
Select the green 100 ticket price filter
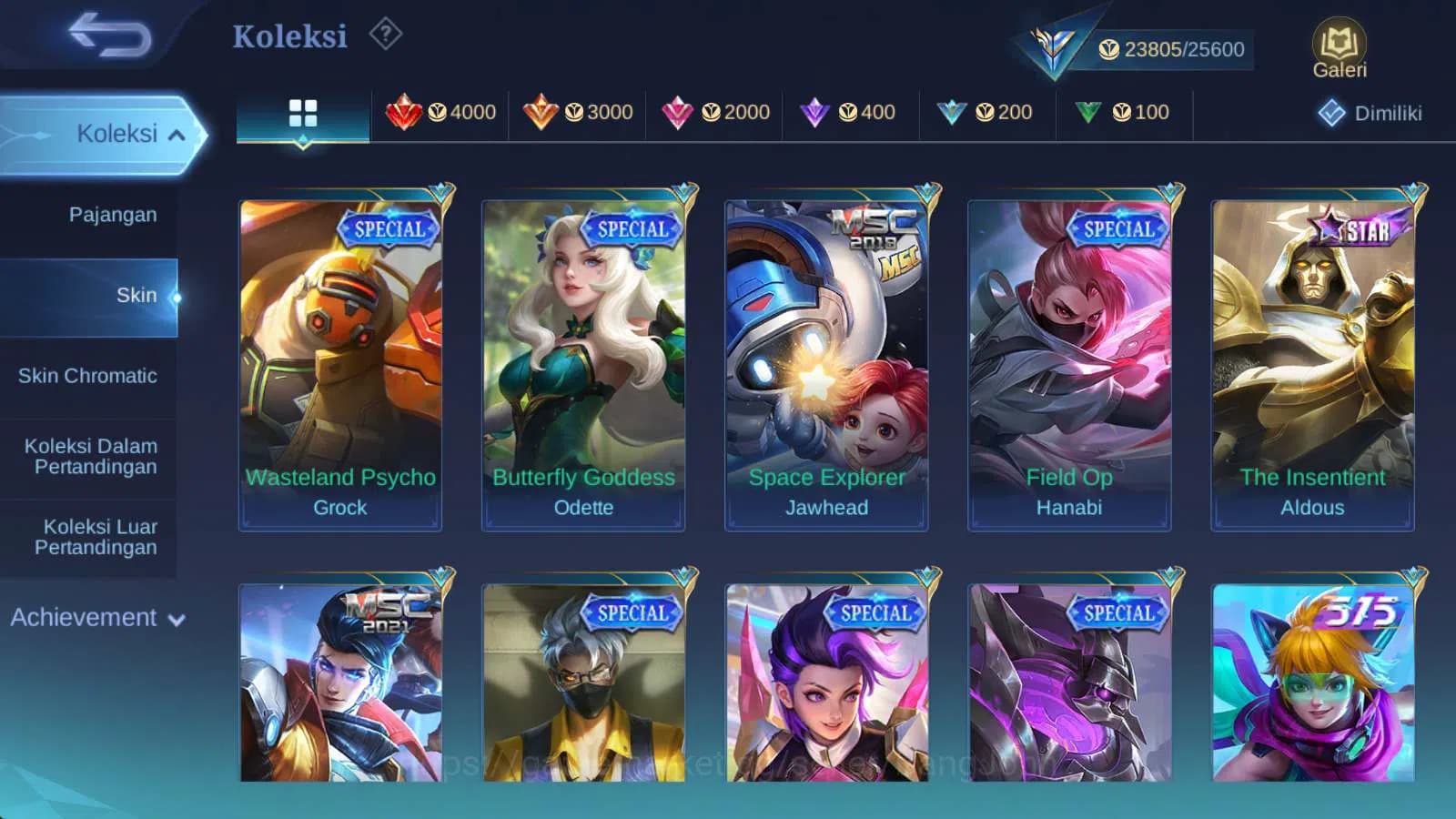1125,112
